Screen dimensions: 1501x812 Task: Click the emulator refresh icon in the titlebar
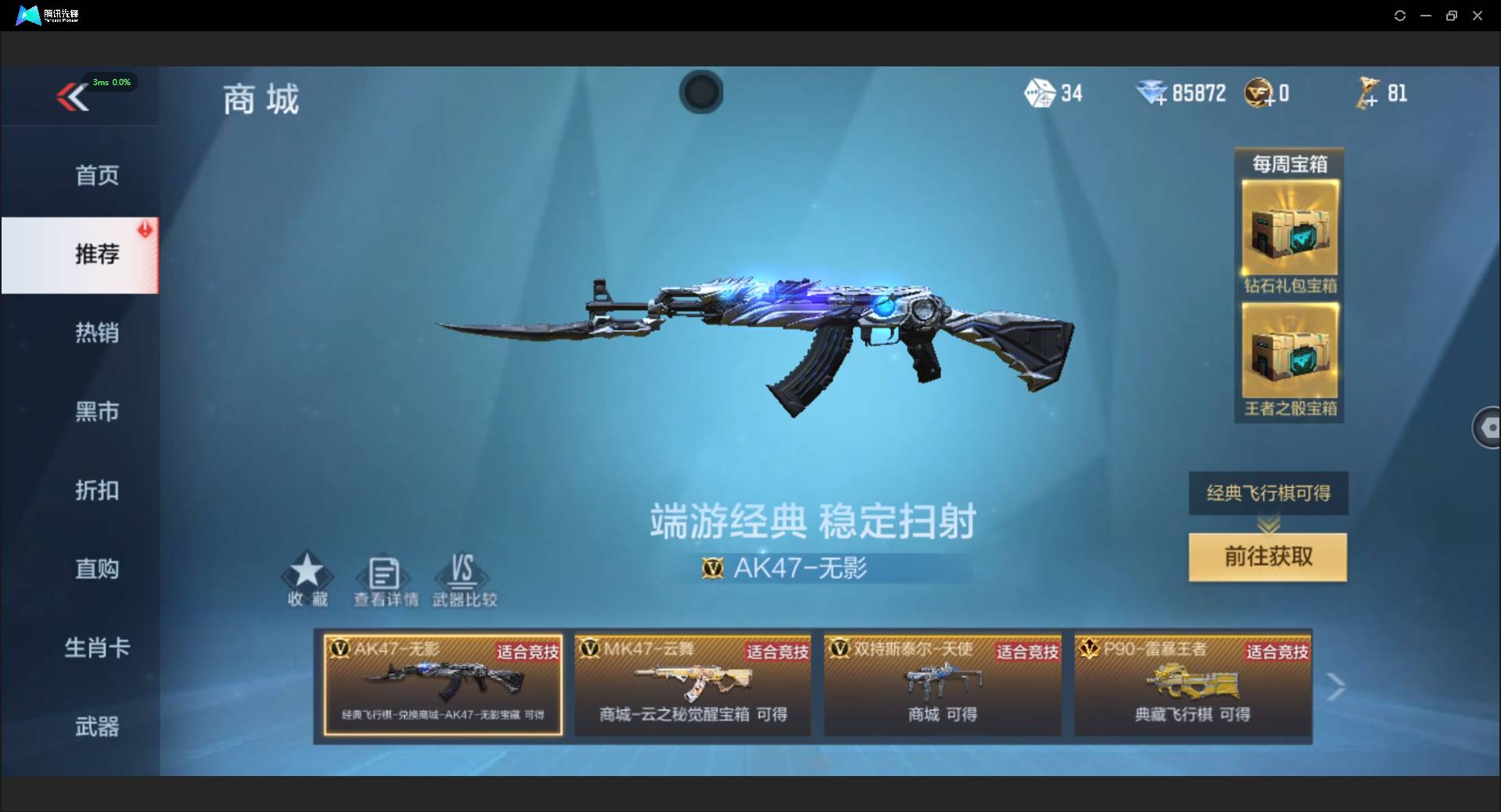click(1399, 15)
